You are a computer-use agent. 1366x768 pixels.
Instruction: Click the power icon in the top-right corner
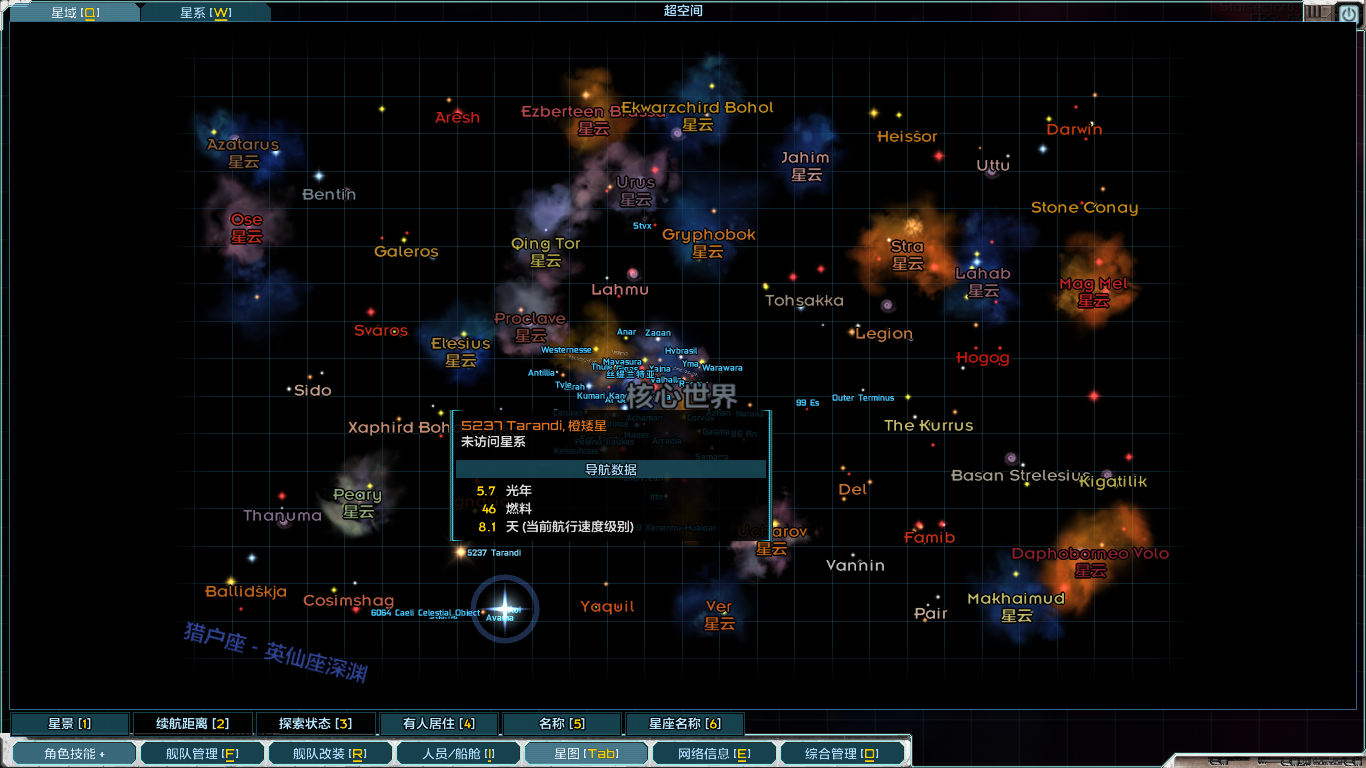1348,13
